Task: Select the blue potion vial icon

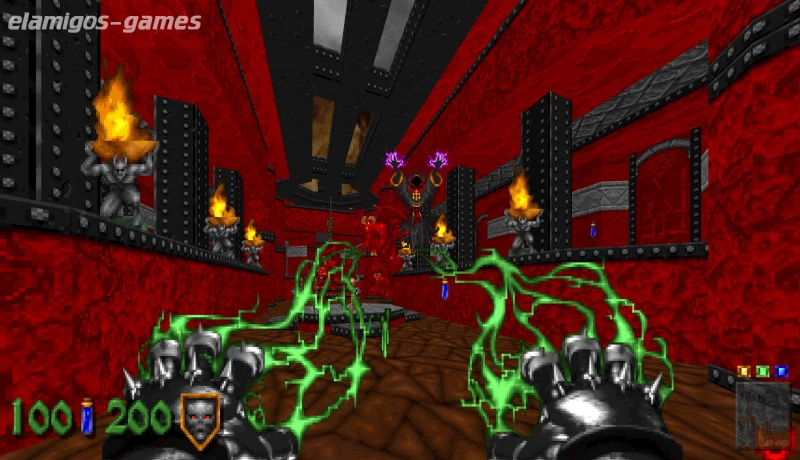Action: point(87,416)
